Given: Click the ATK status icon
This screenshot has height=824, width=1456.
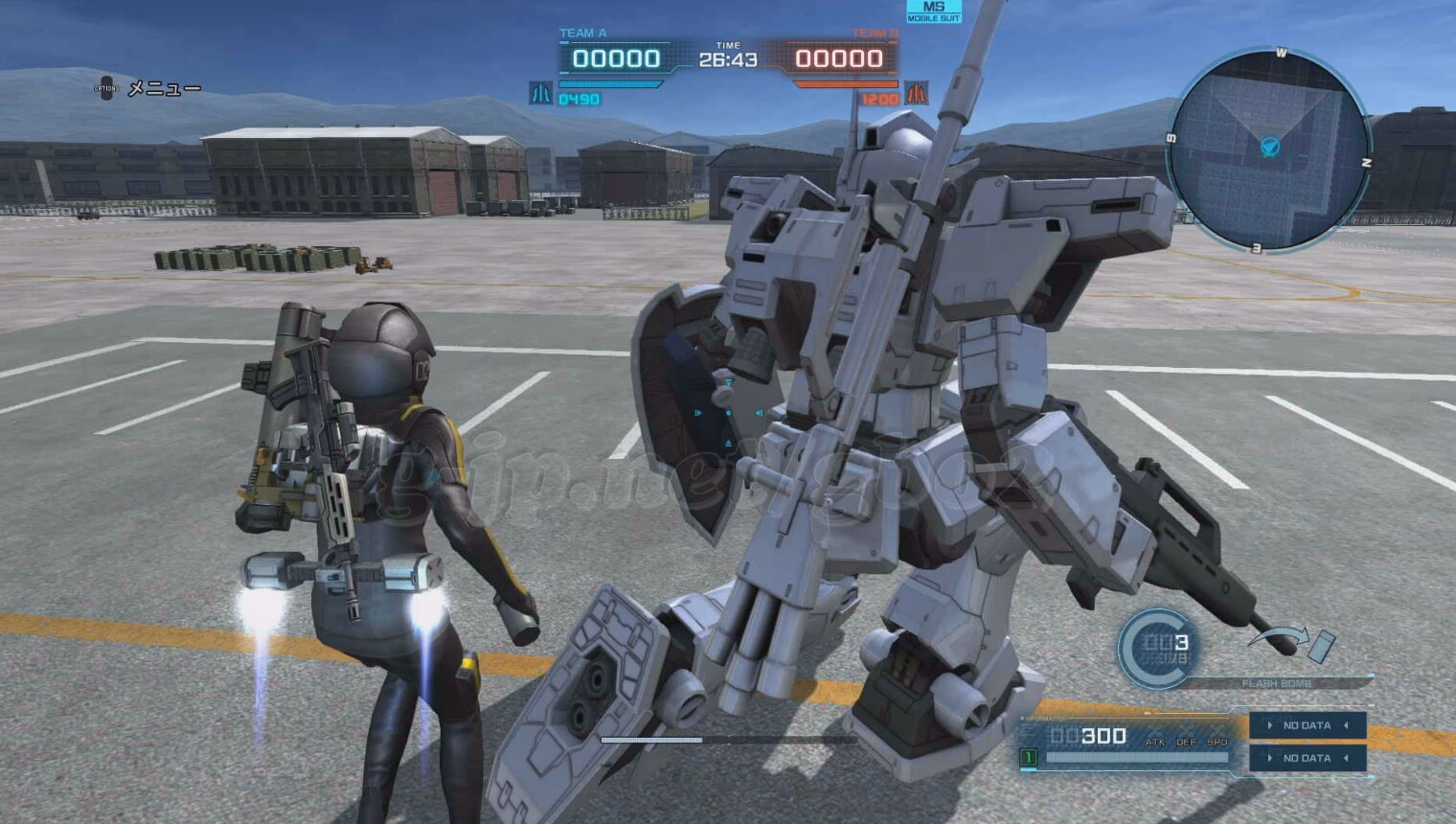Looking at the screenshot, I should (x=1155, y=742).
